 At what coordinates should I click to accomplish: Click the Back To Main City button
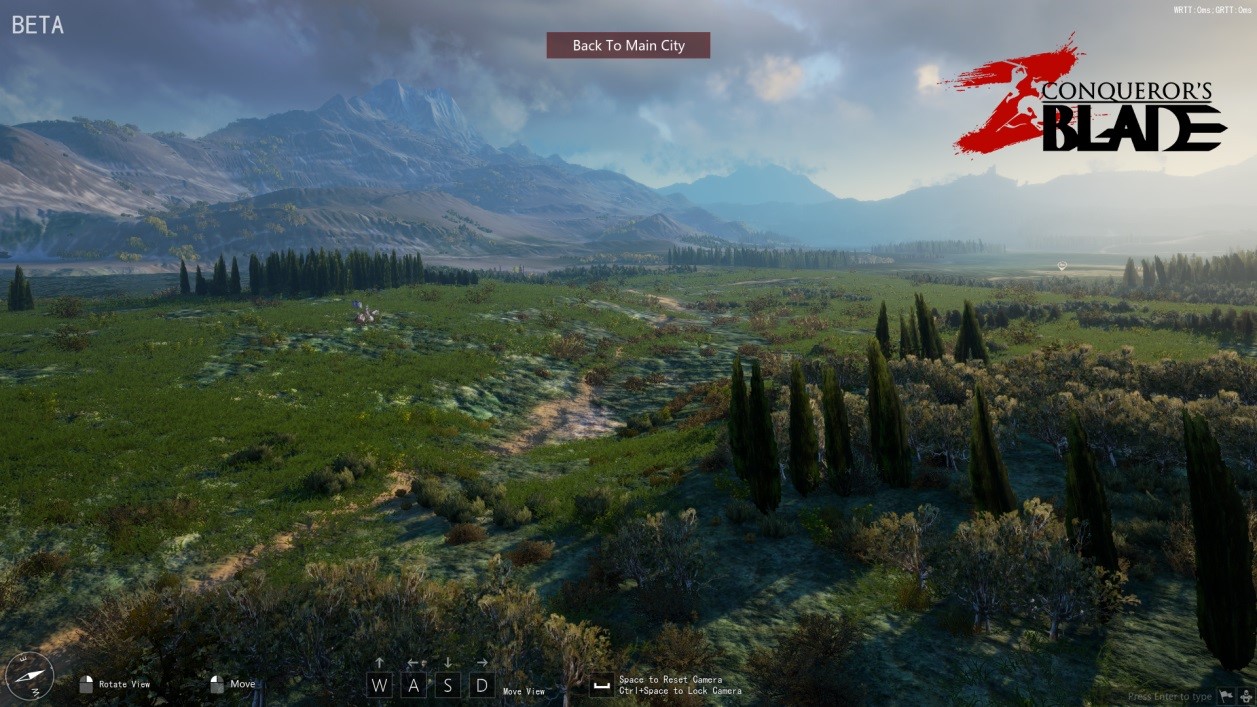tap(628, 45)
